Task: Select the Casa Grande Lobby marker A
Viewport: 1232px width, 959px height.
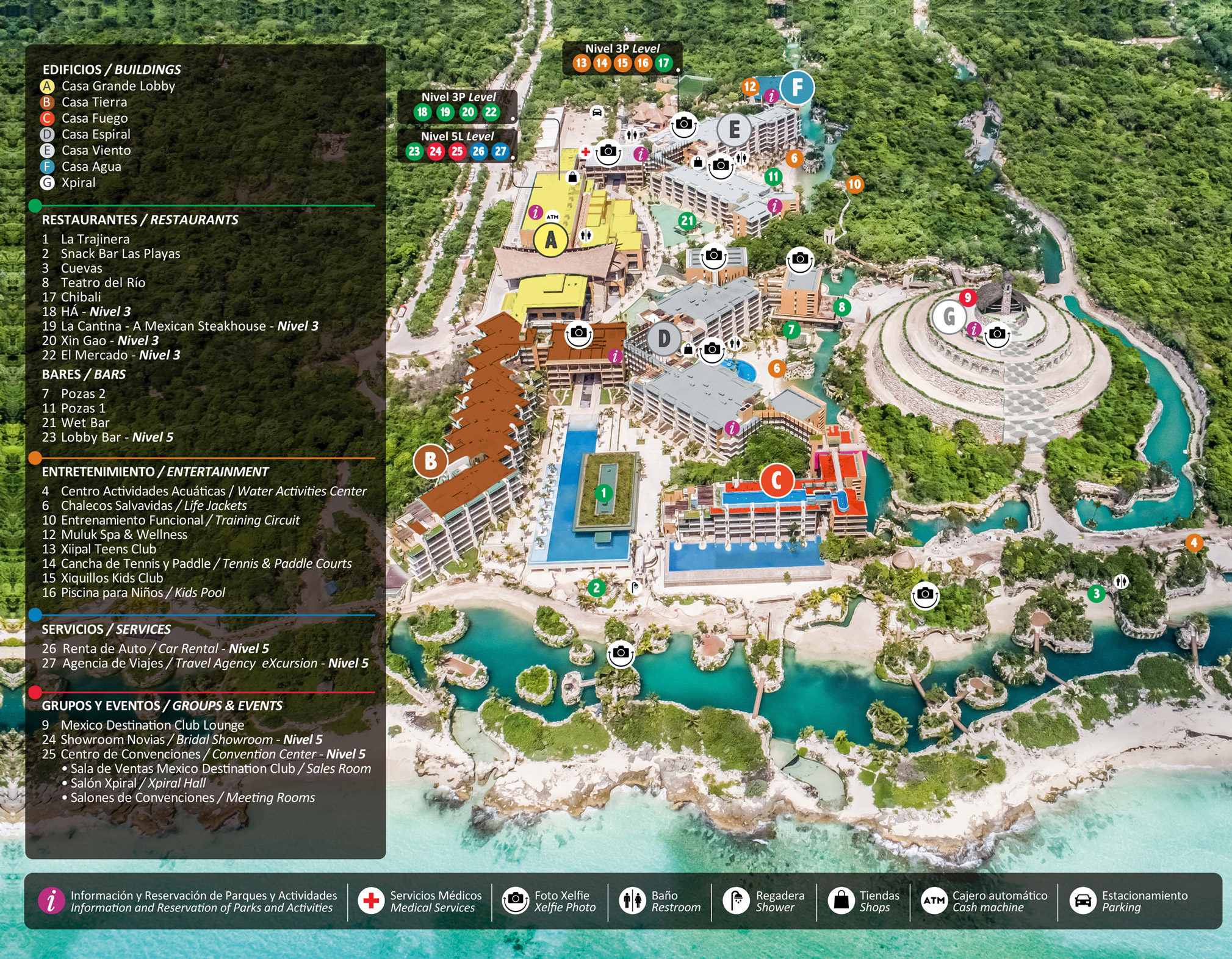Action: [551, 240]
